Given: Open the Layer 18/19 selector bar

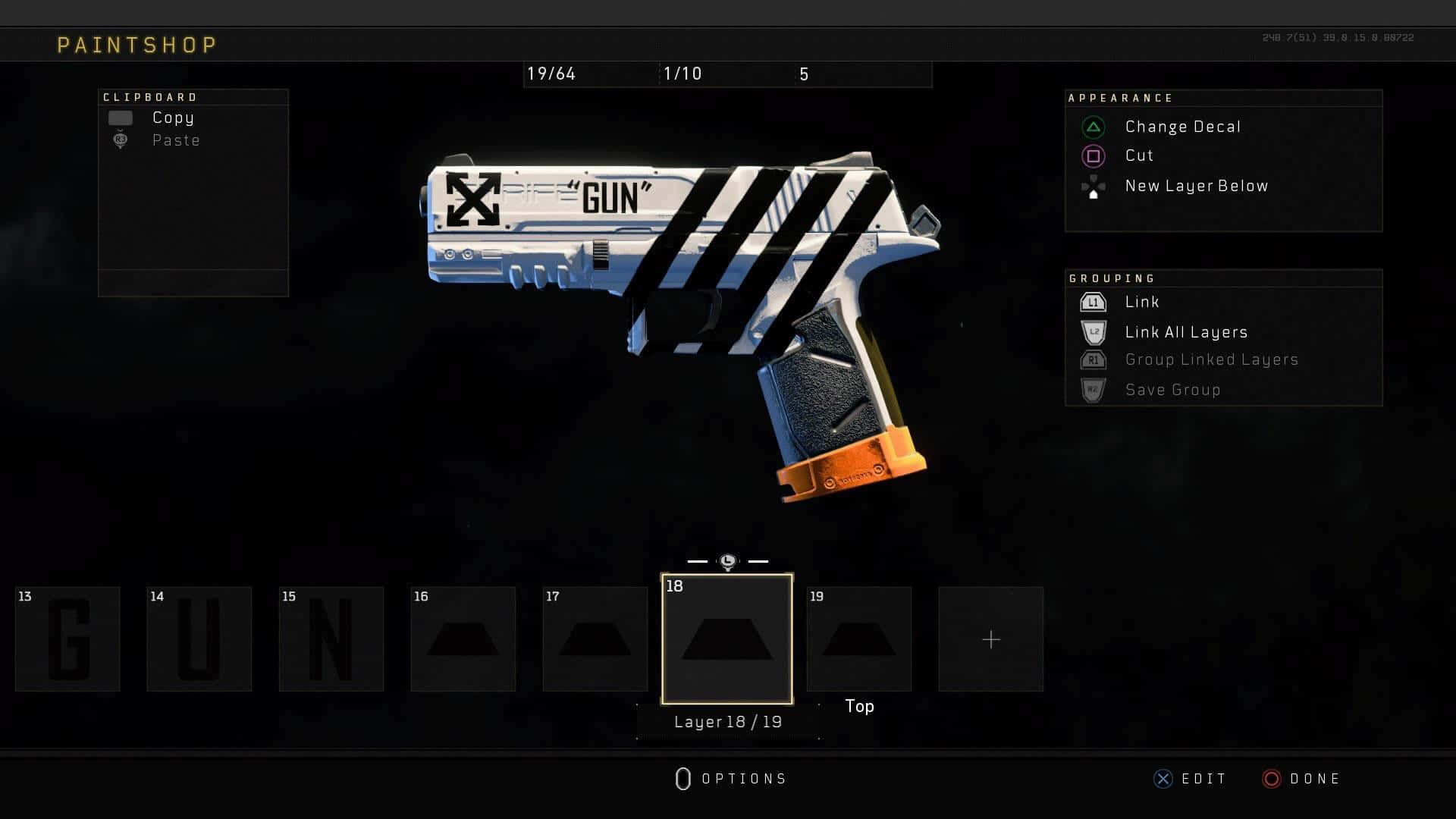Looking at the screenshot, I should tap(726, 722).
